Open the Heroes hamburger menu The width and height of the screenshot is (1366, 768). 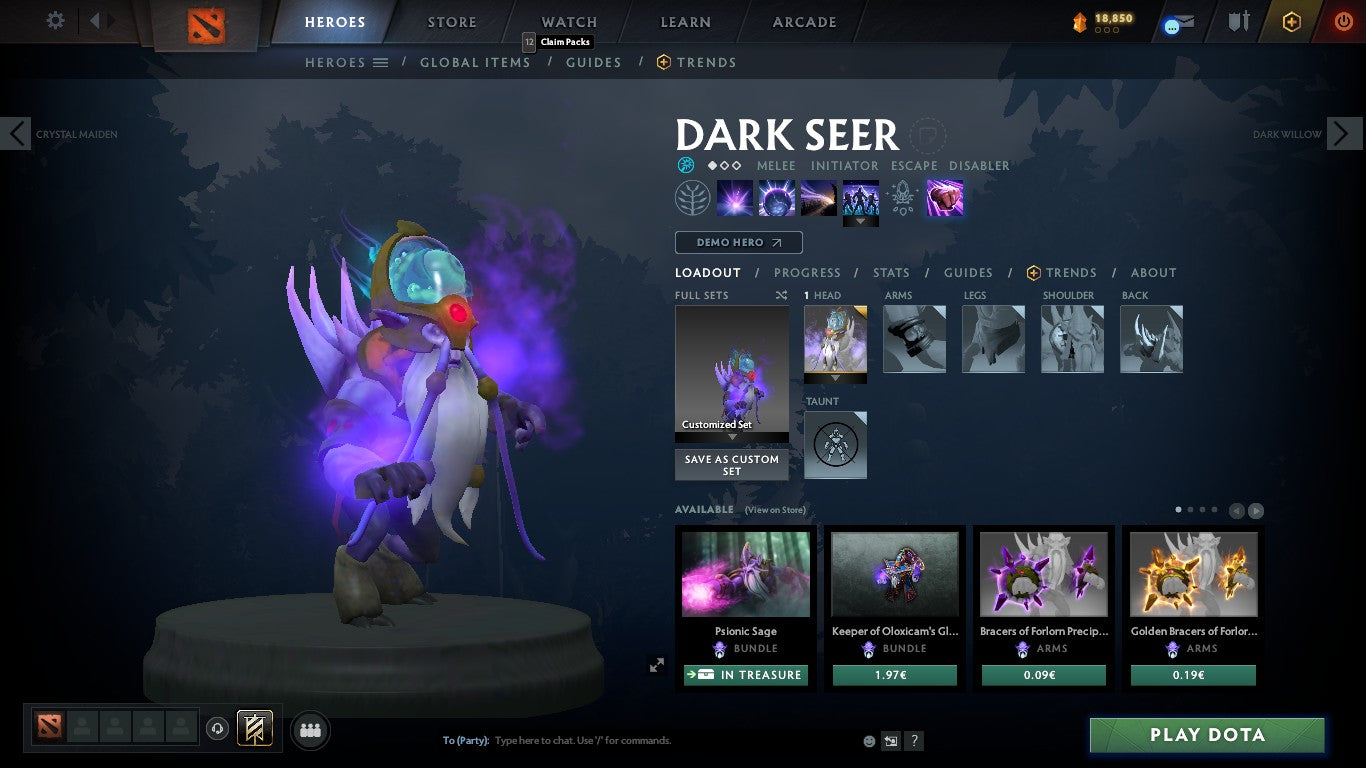coord(380,62)
